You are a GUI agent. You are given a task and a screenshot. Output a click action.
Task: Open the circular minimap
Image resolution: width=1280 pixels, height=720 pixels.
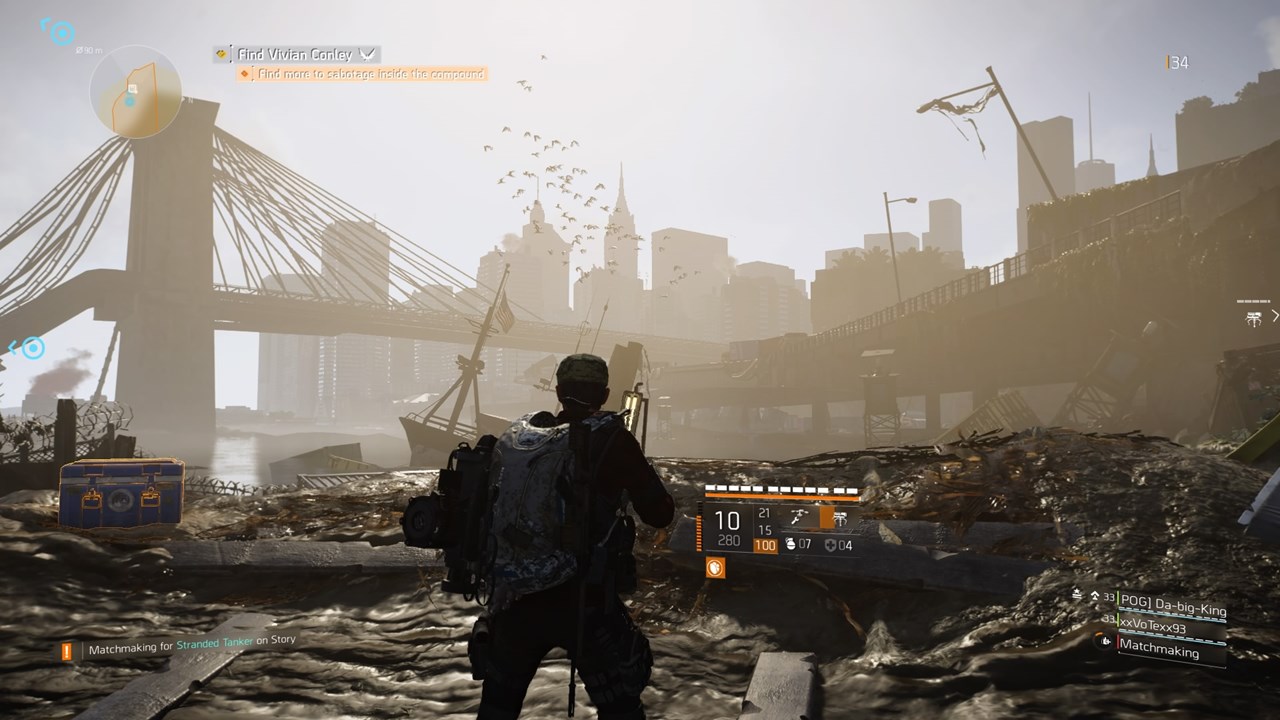click(135, 92)
